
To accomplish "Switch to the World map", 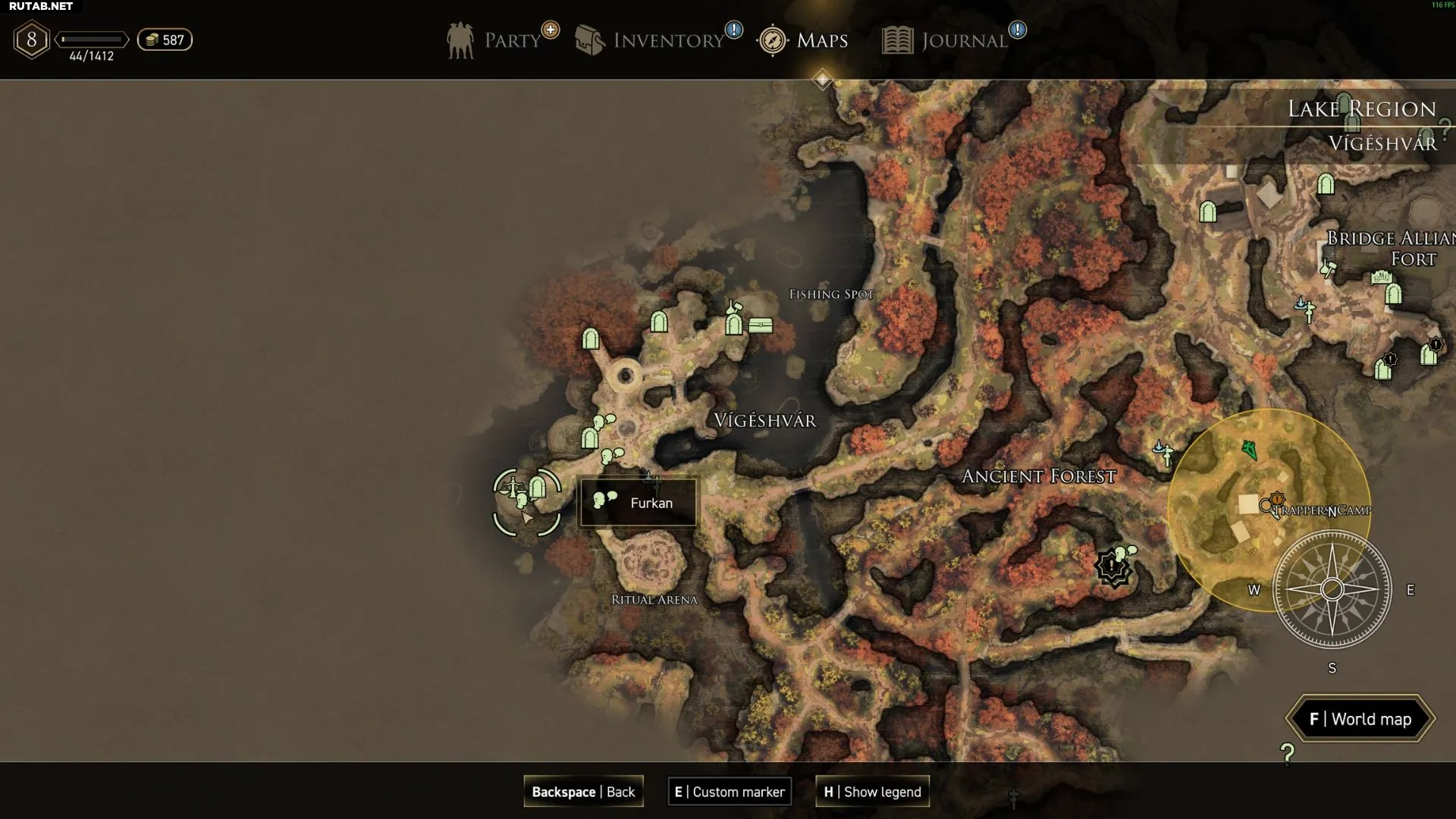I will pyautogui.click(x=1360, y=719).
